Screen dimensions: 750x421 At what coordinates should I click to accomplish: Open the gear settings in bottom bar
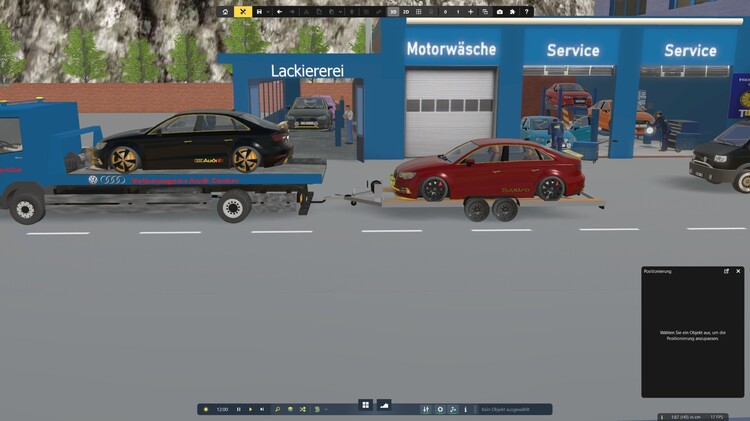440,409
